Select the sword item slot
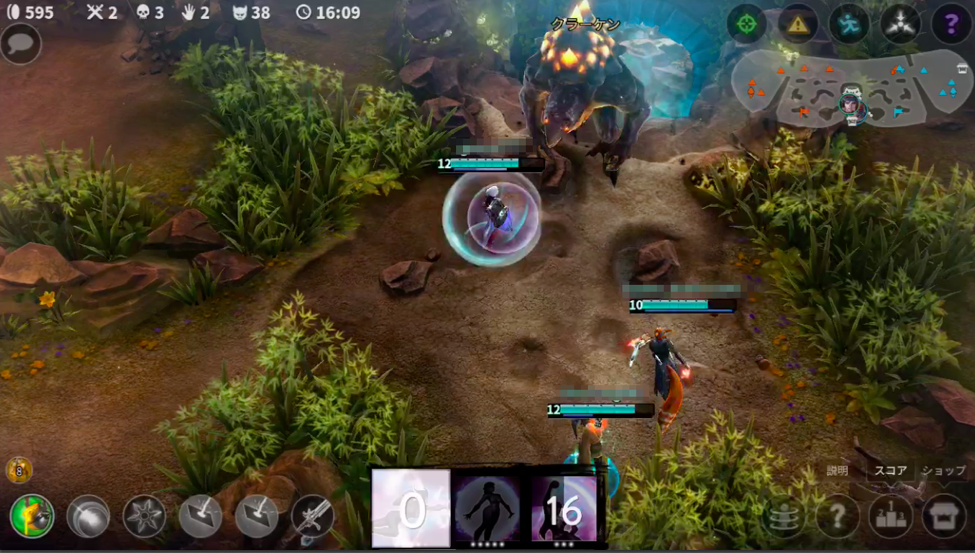Screen dimensions: 975x553 pyautogui.click(x=312, y=517)
